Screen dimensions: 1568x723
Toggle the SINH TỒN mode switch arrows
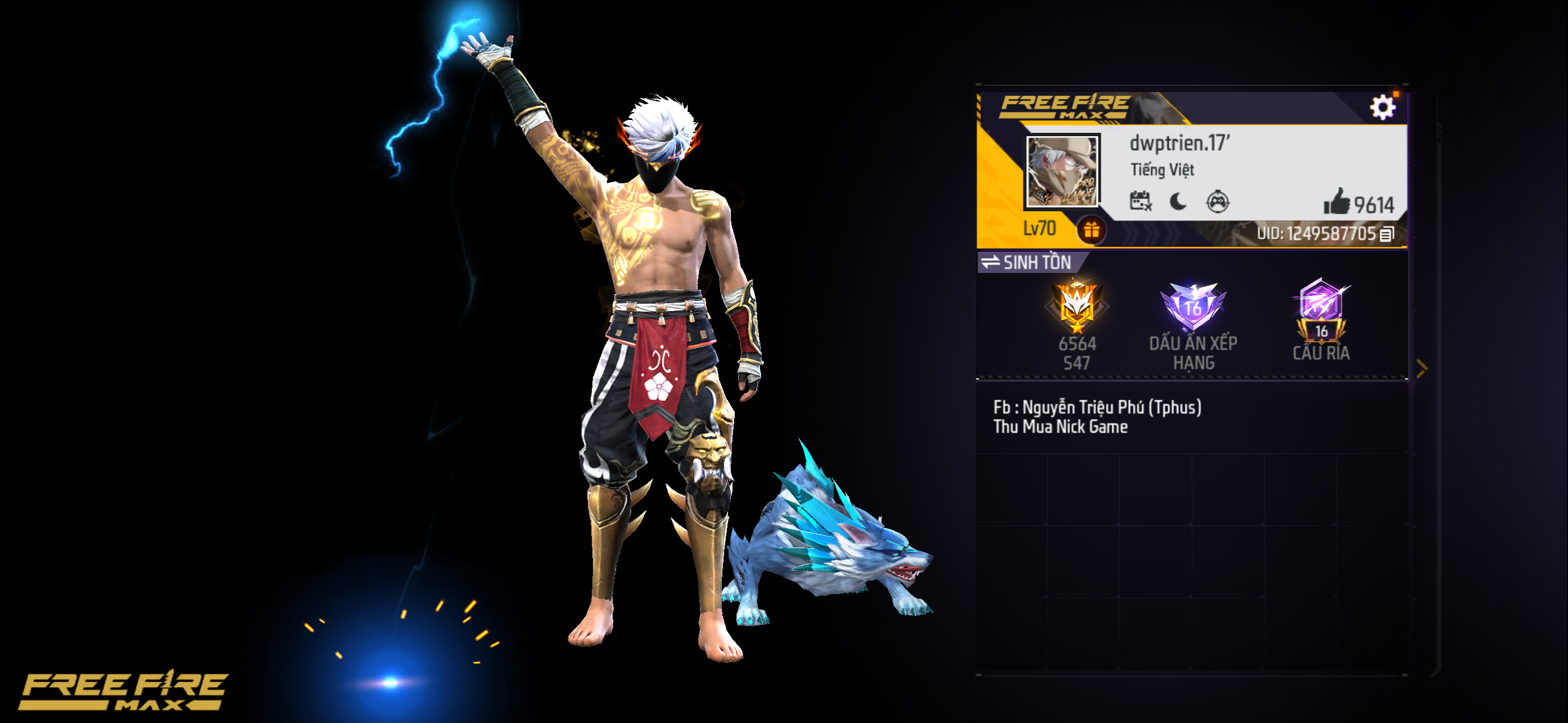pyautogui.click(x=990, y=262)
